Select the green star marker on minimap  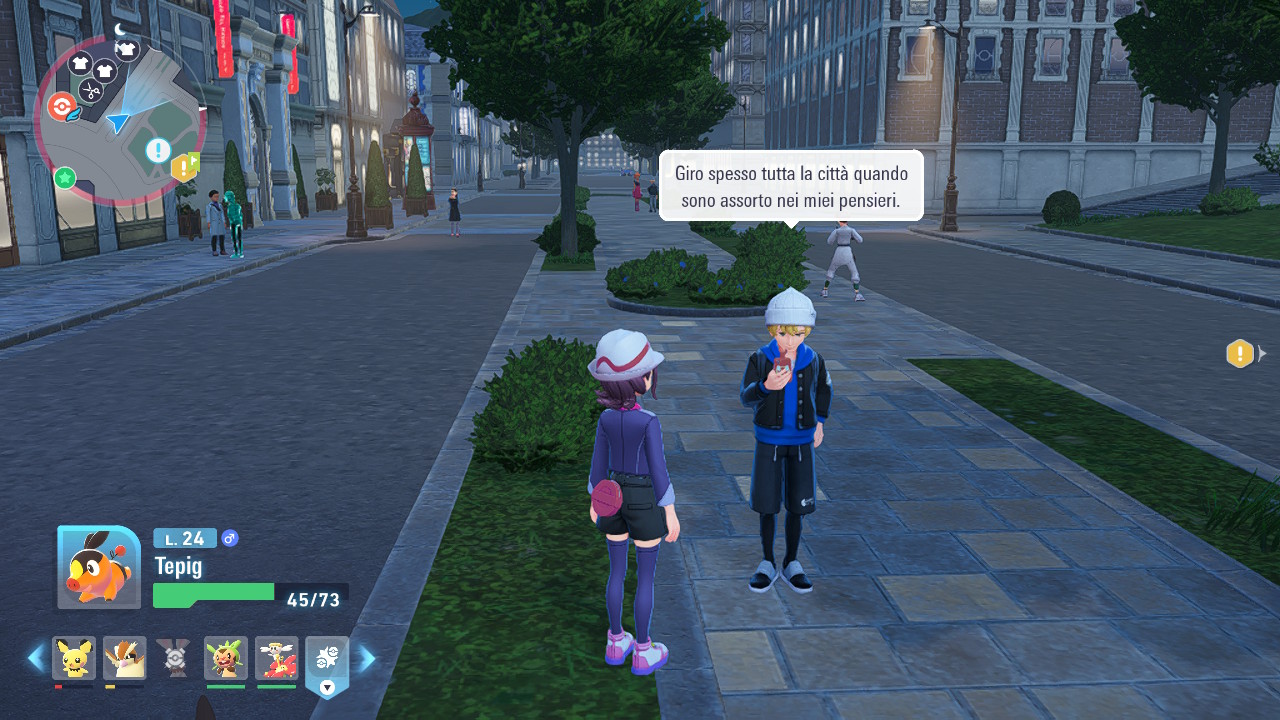pos(65,178)
